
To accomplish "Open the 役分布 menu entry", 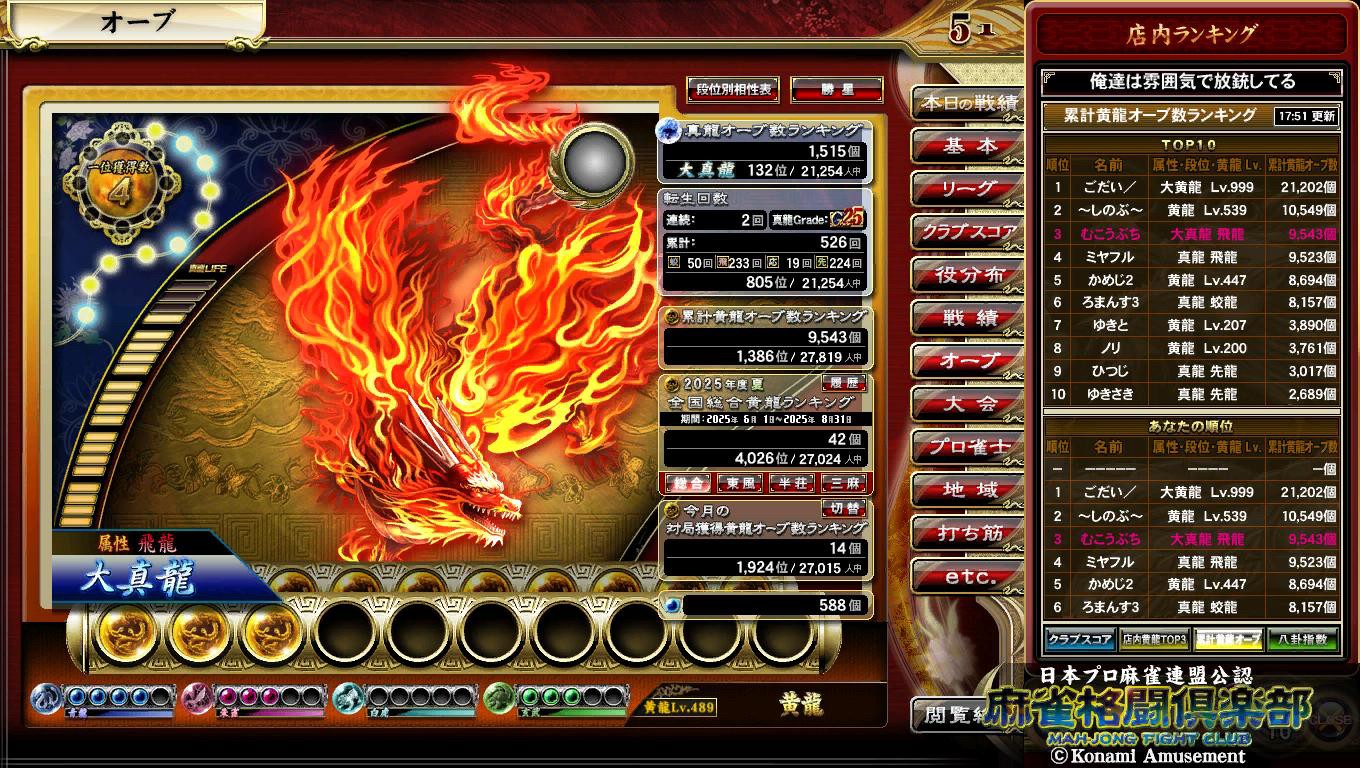I will click(967, 275).
